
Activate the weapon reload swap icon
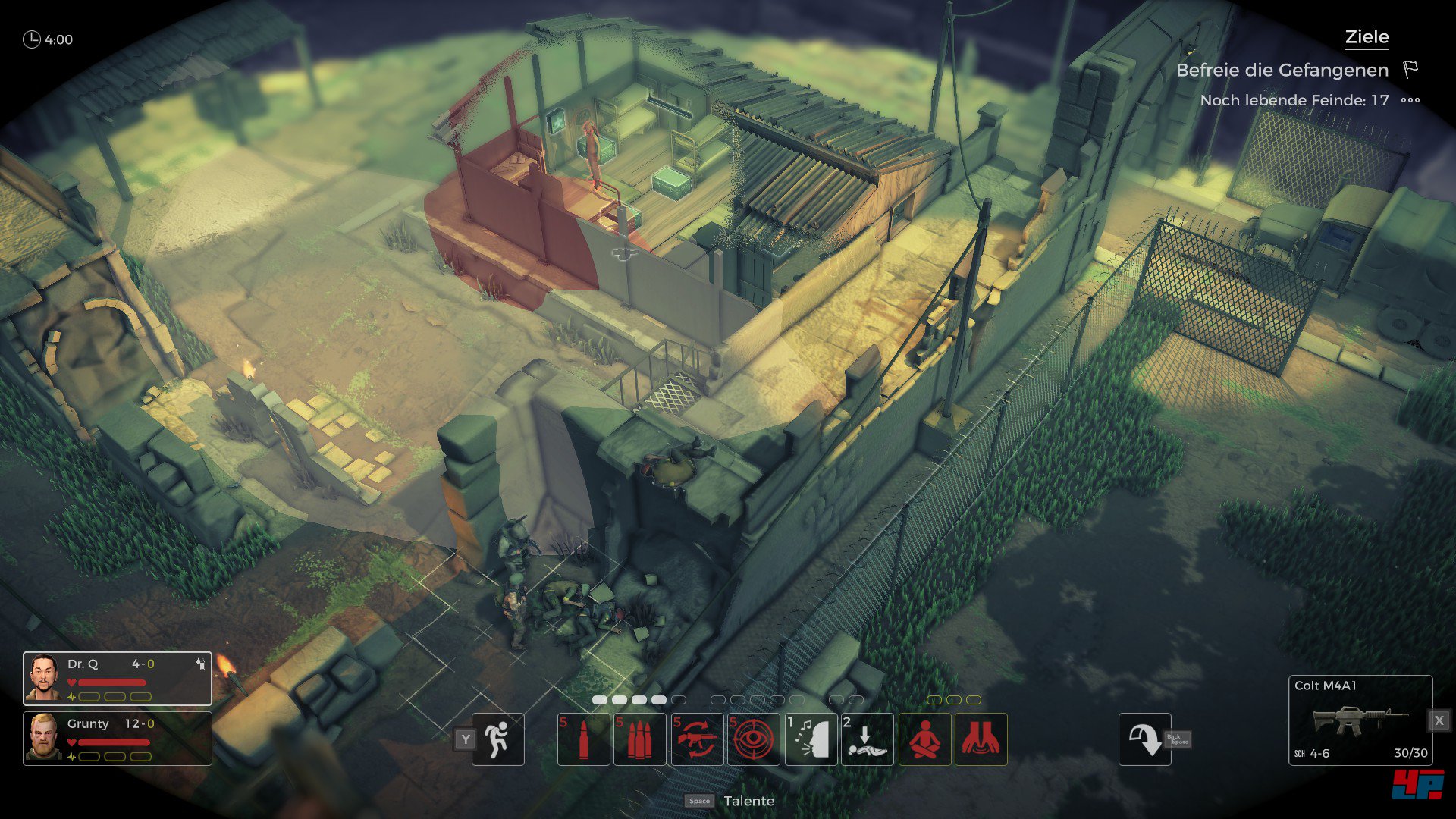click(x=696, y=739)
